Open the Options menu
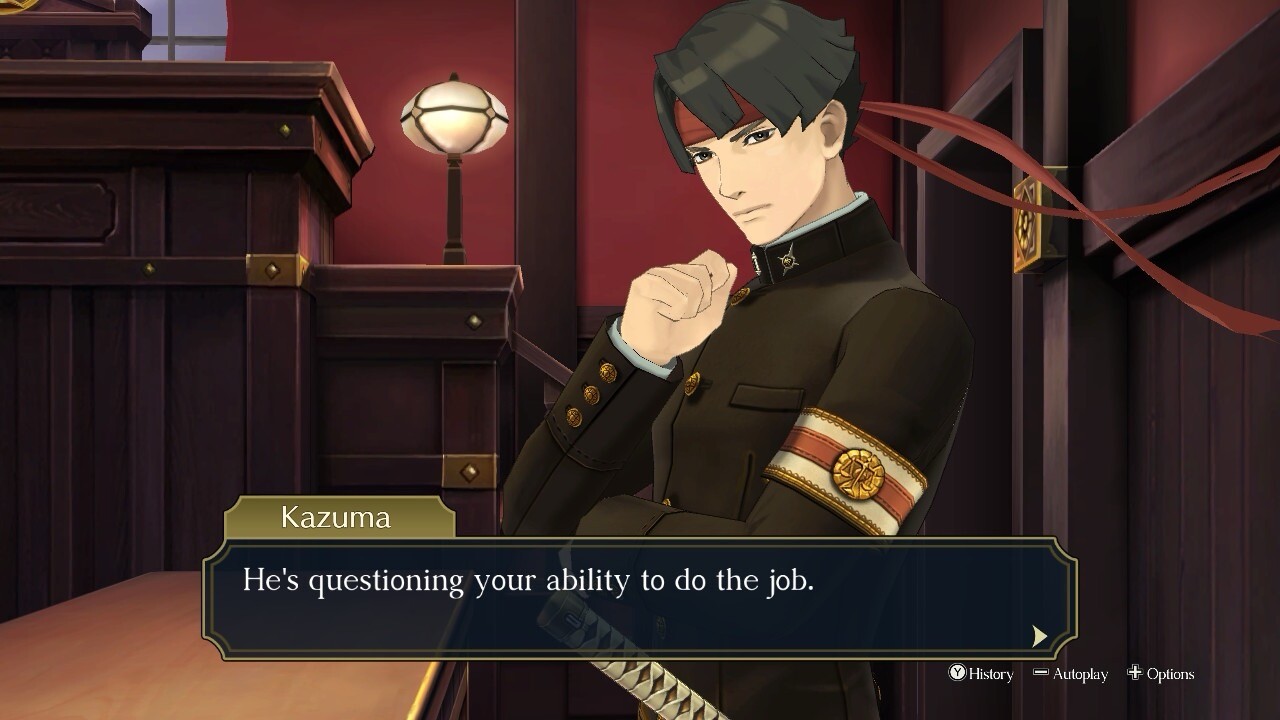 (x=1161, y=674)
